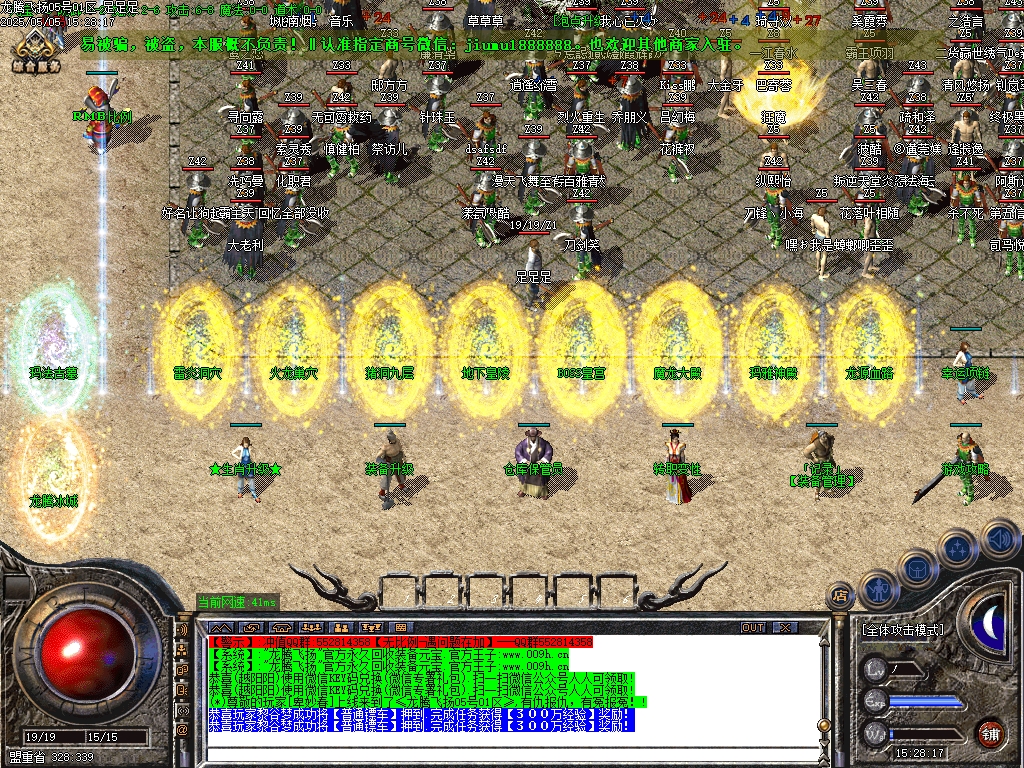Click the two-figures pair toolbar button
This screenshot has height=768, width=1024.
click(x=340, y=627)
